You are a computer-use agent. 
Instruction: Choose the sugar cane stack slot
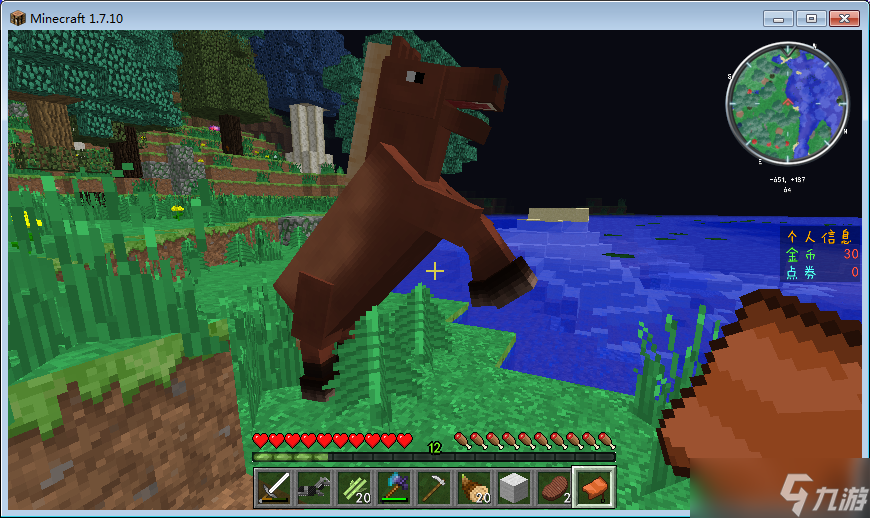point(353,488)
